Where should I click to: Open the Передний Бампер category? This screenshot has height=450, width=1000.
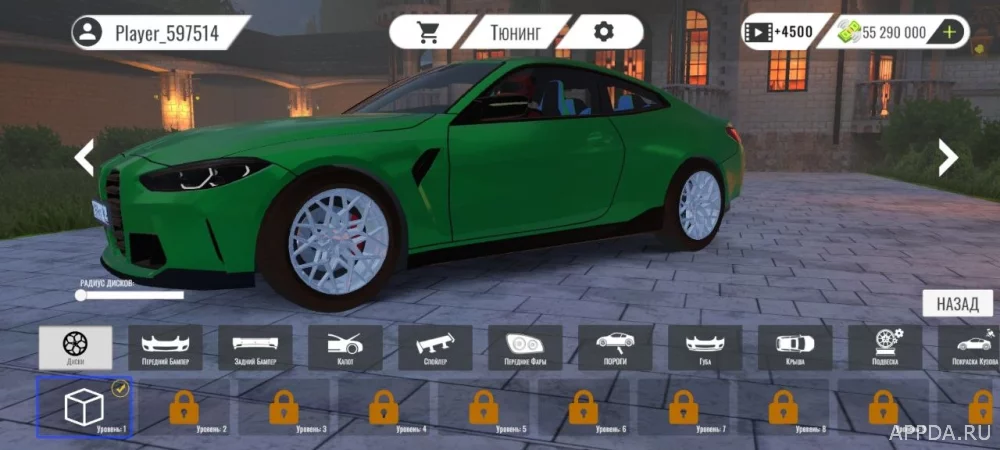pyautogui.click(x=165, y=347)
